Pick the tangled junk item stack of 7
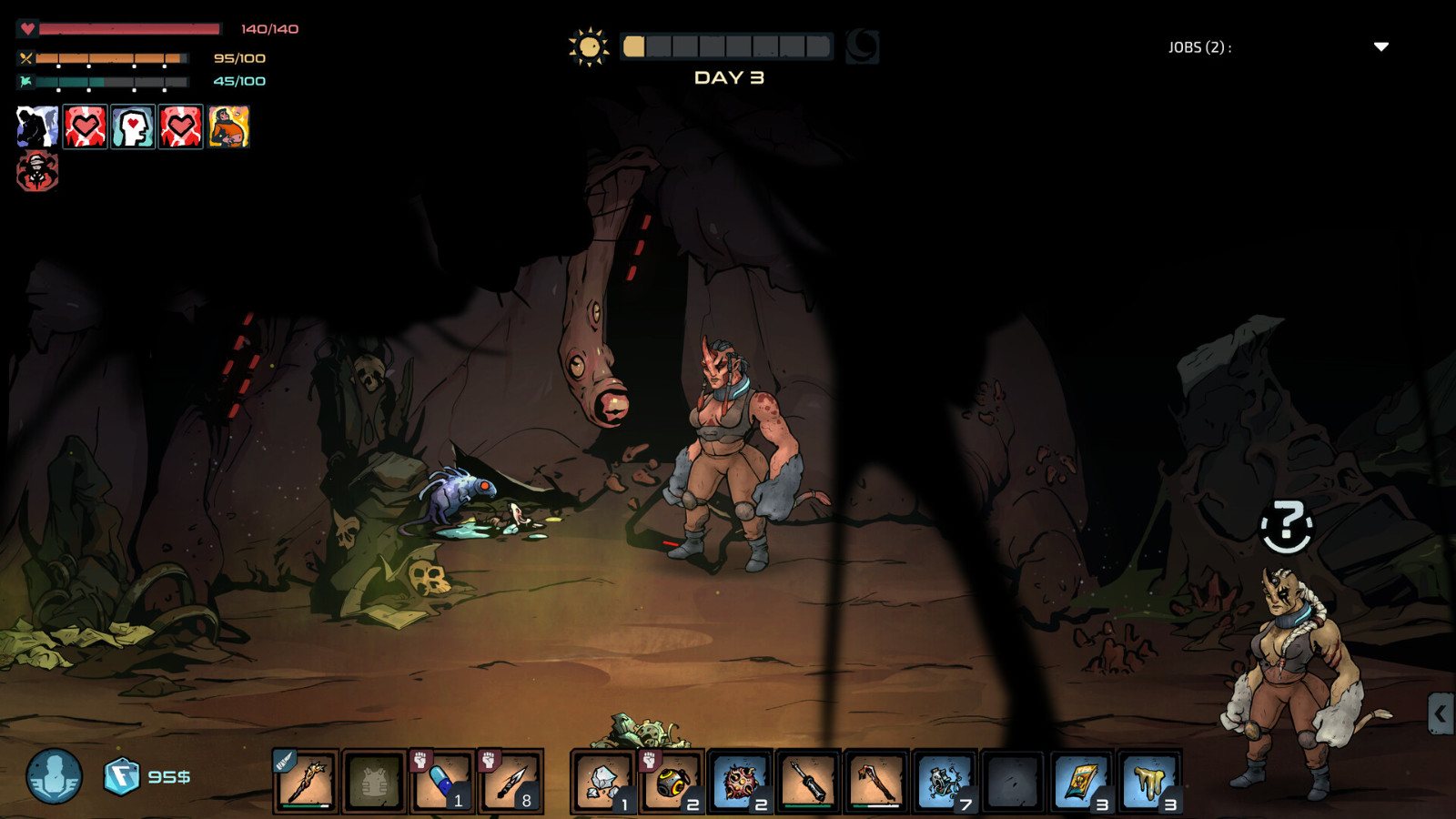The width and height of the screenshot is (1456, 819). tap(945, 781)
